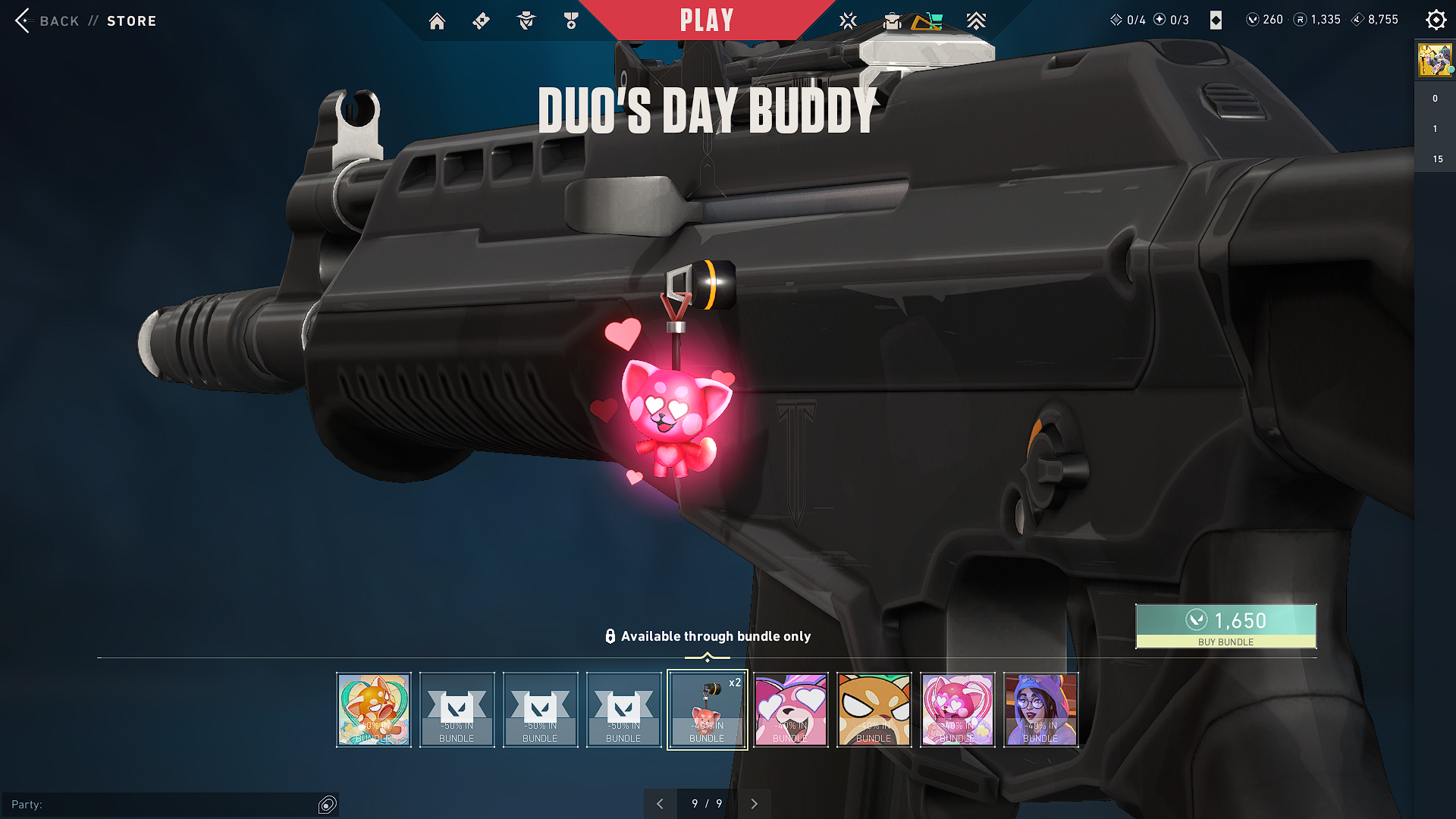This screenshot has height=819, width=1456.
Task: Select the pink heart-eyes bear card
Action: pos(791,709)
